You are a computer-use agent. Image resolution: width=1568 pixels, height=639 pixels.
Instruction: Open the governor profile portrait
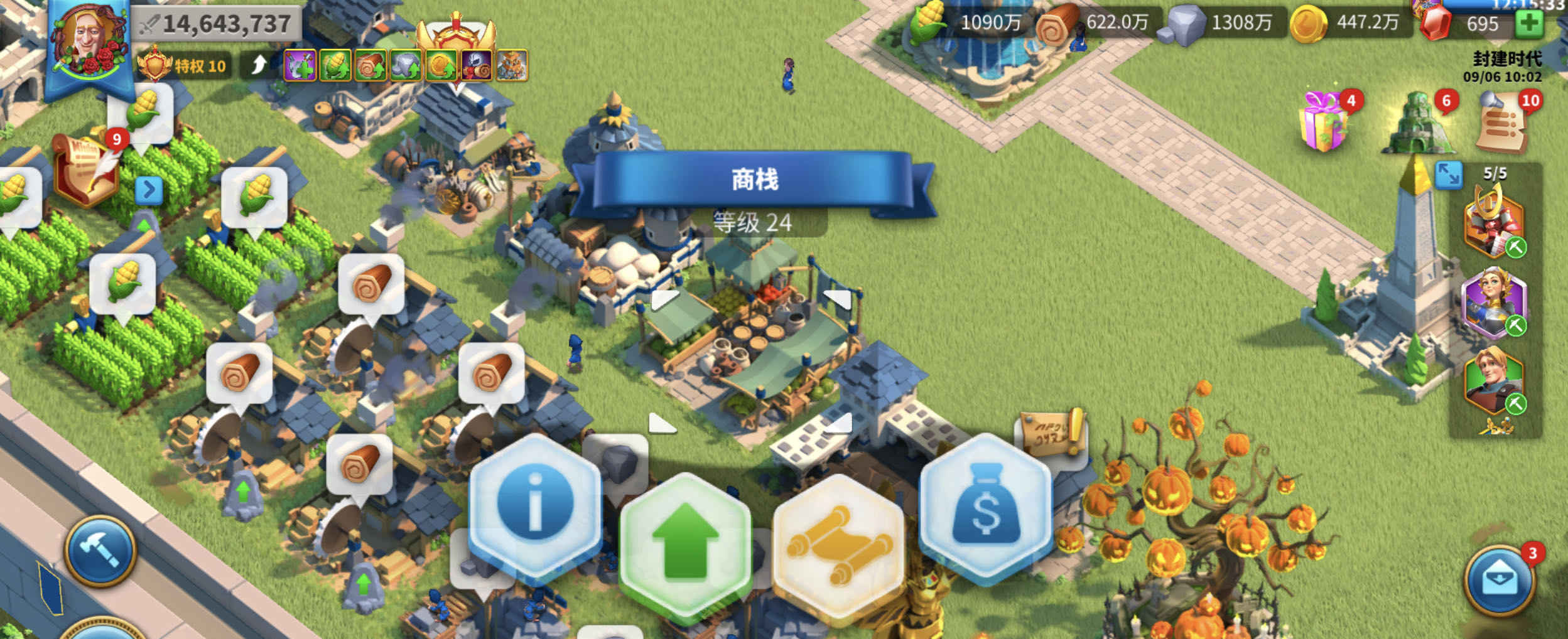click(x=88, y=41)
